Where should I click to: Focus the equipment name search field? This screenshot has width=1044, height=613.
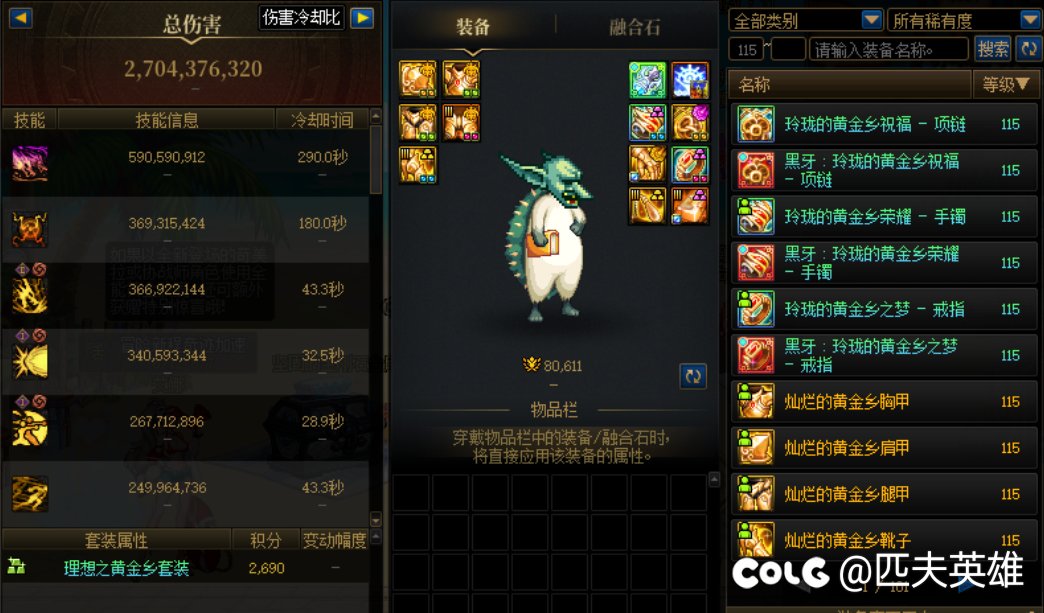click(x=888, y=48)
